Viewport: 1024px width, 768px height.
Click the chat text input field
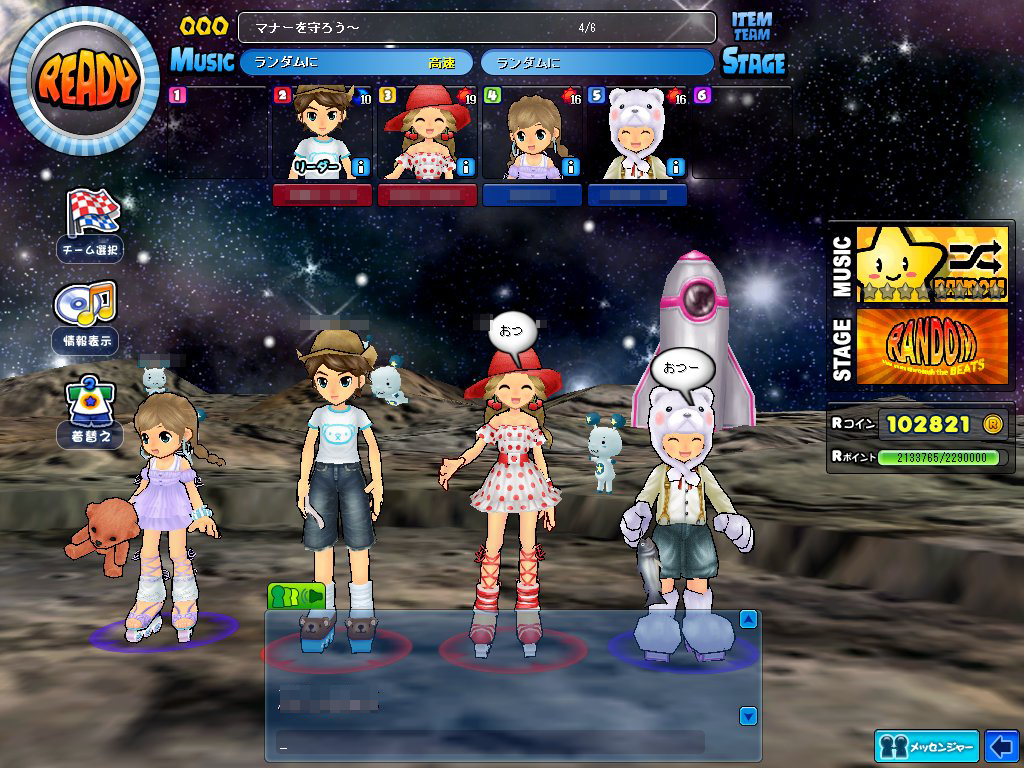click(x=490, y=742)
